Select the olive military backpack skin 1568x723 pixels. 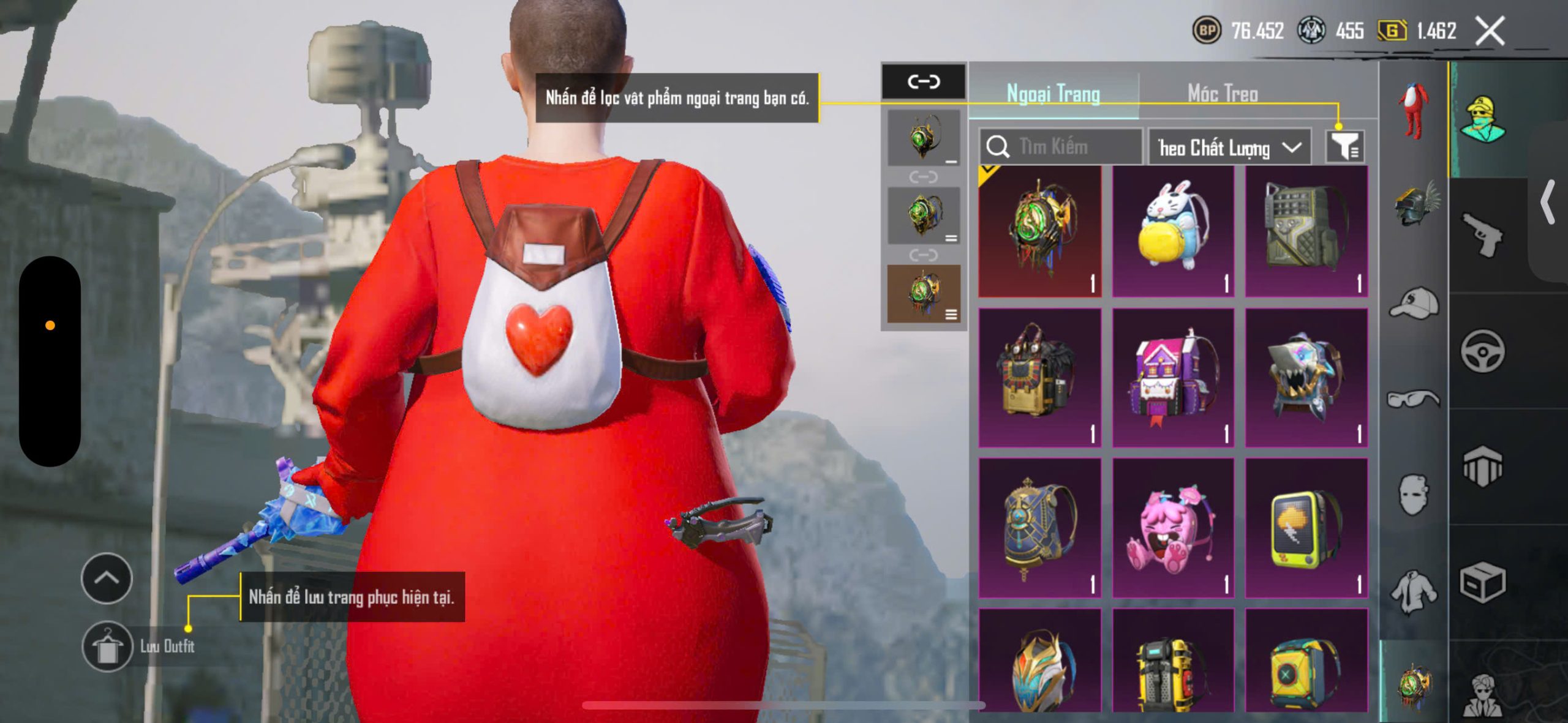click(1306, 231)
